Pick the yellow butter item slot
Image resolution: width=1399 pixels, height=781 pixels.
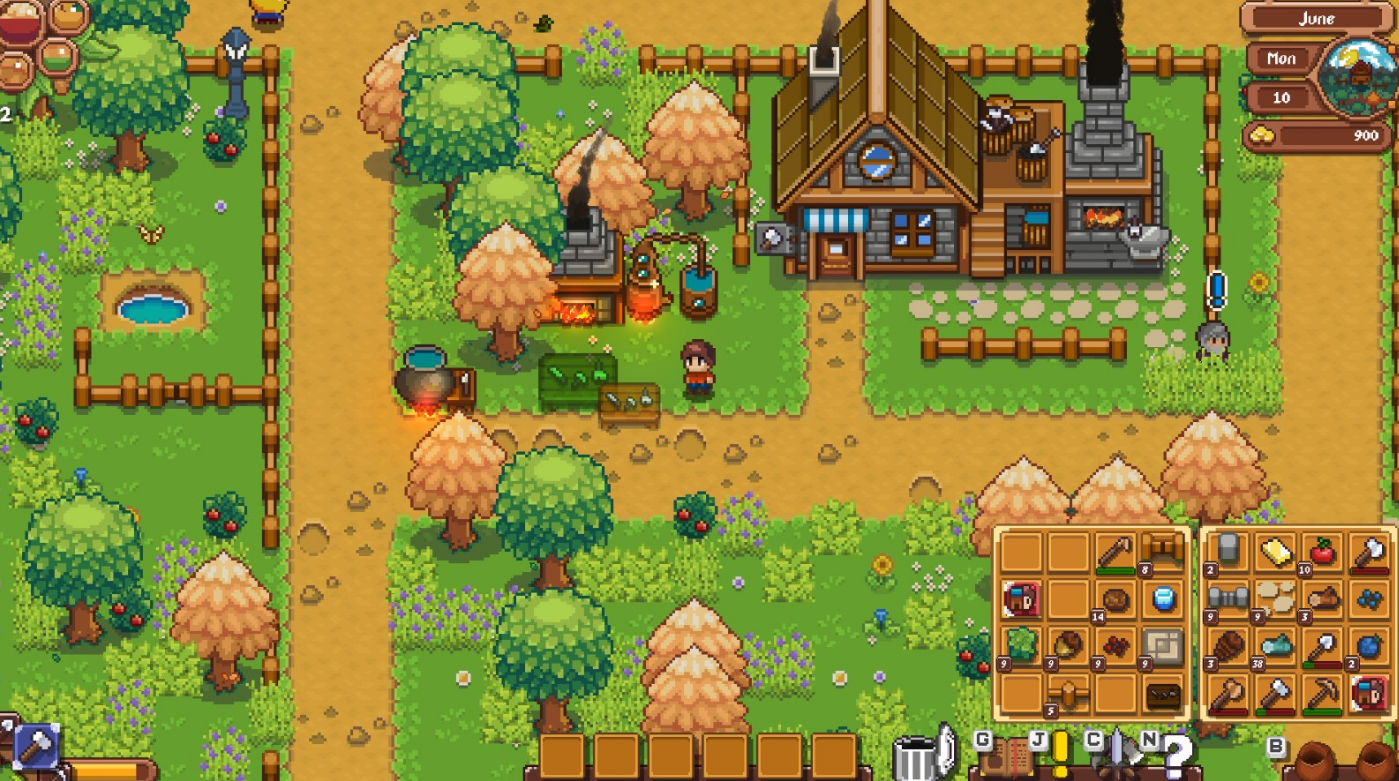pos(1274,552)
